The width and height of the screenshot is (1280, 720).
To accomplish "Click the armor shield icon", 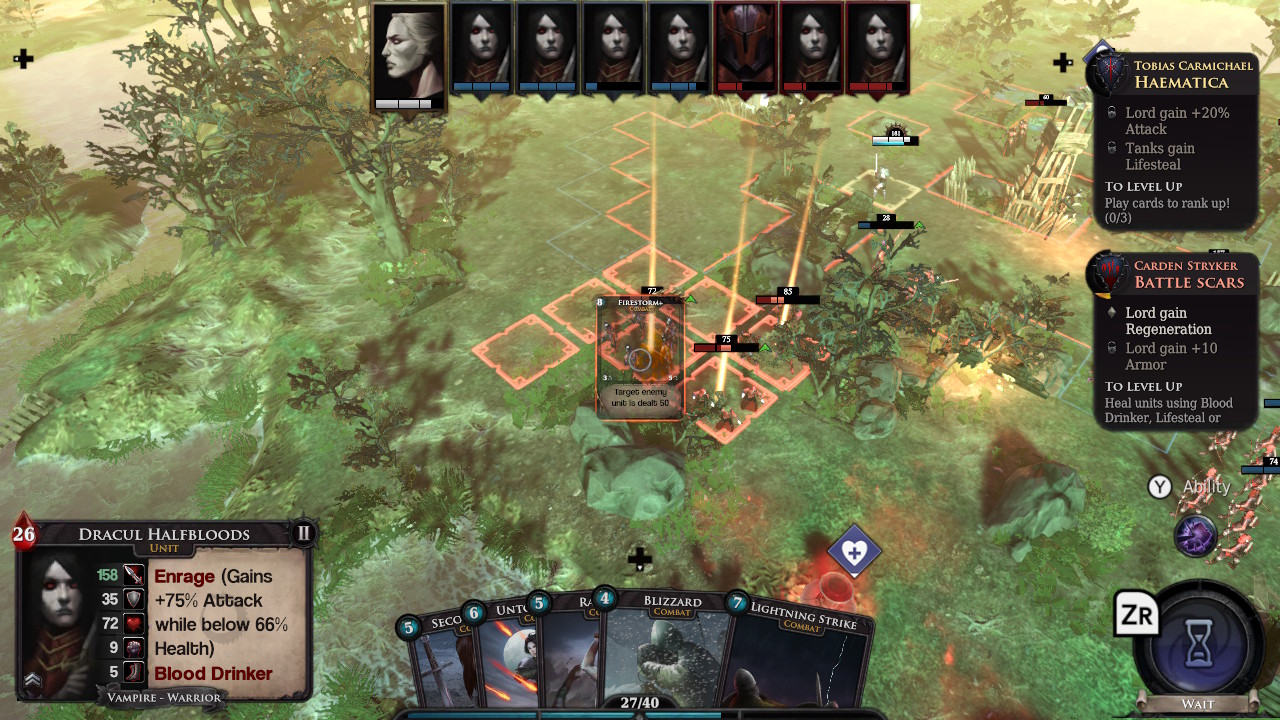I will pos(133,599).
